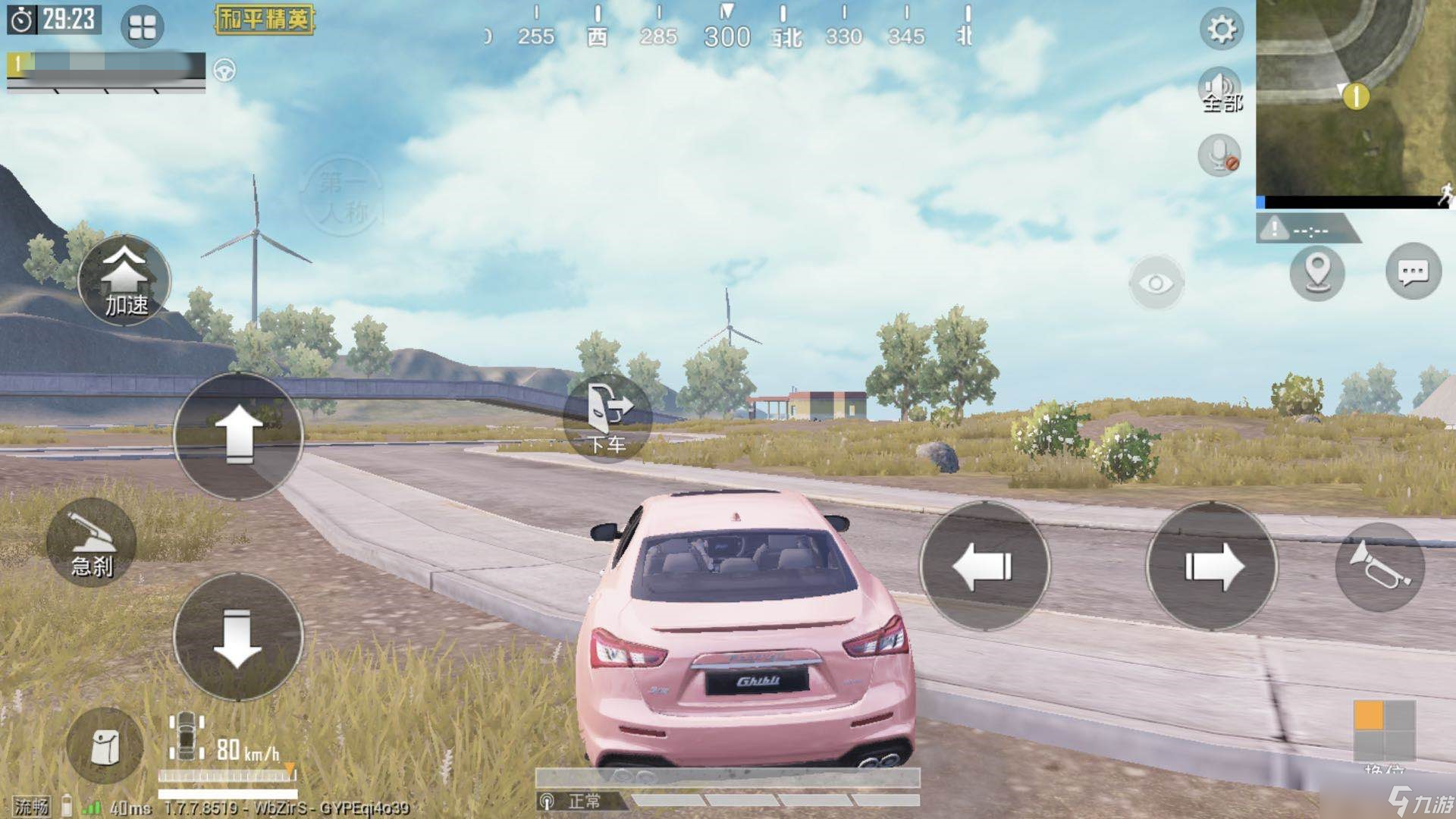Tap the 加速 boost button
The image size is (1456, 819).
(124, 280)
